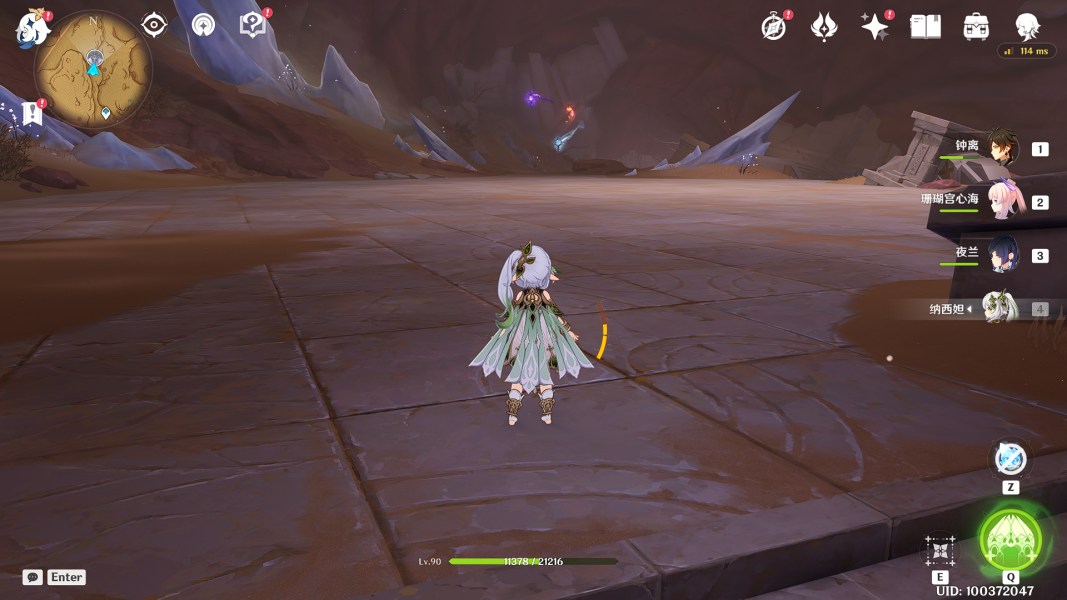The image size is (1067, 600).
Task: Open the compass Events icon
Action: (774, 27)
